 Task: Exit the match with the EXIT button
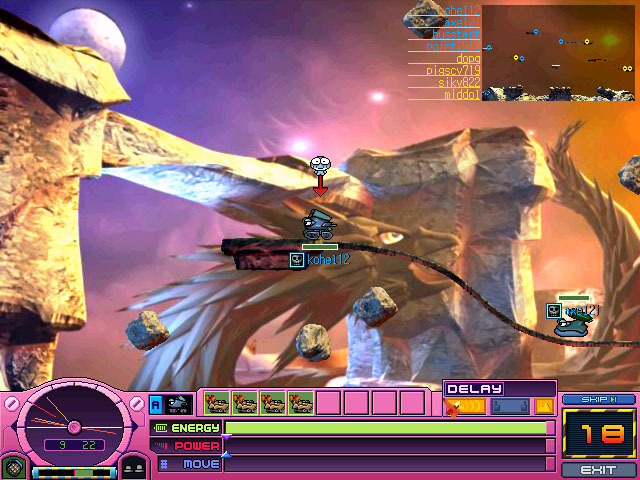[599, 469]
